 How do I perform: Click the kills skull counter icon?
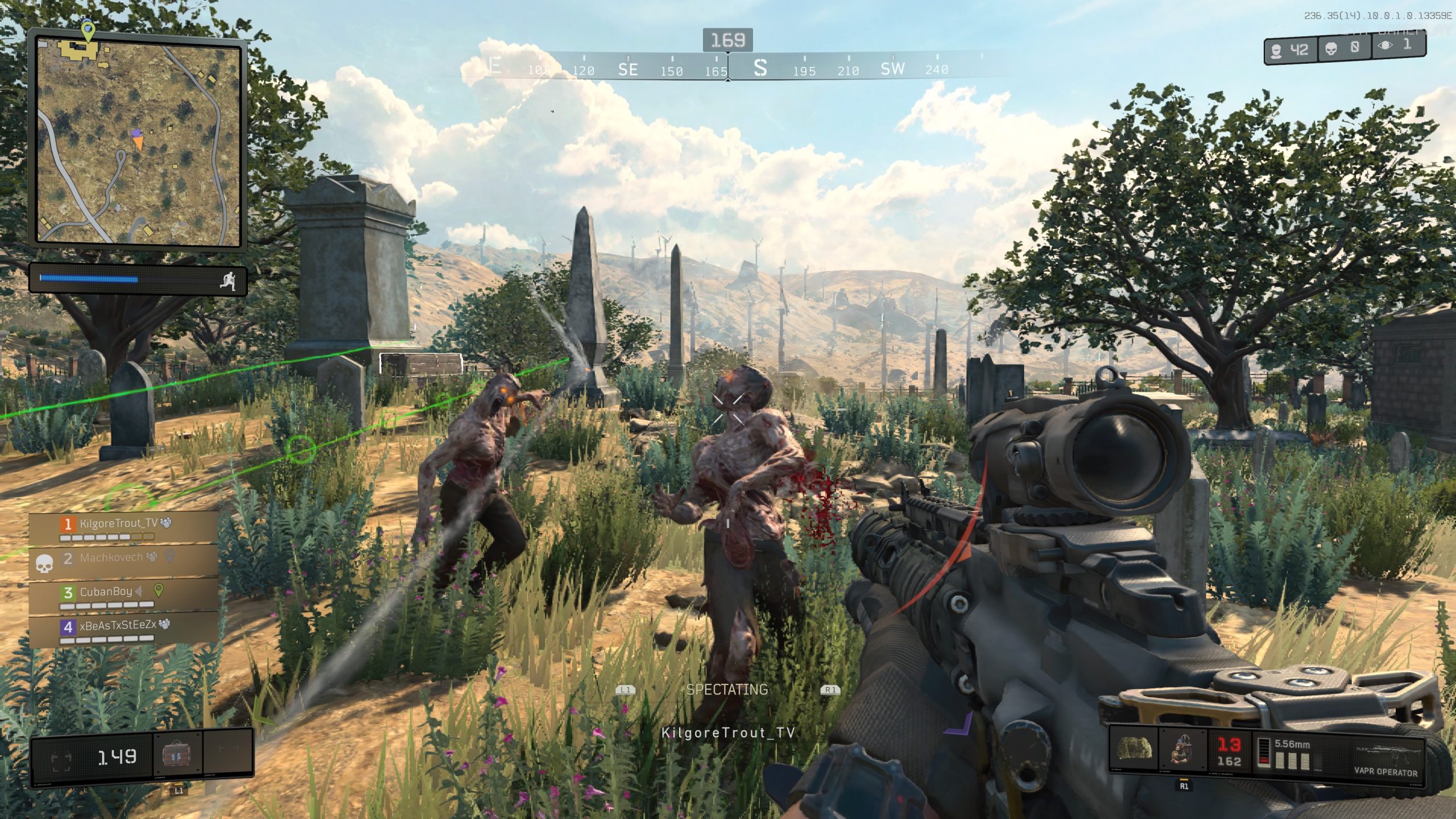point(1331,49)
